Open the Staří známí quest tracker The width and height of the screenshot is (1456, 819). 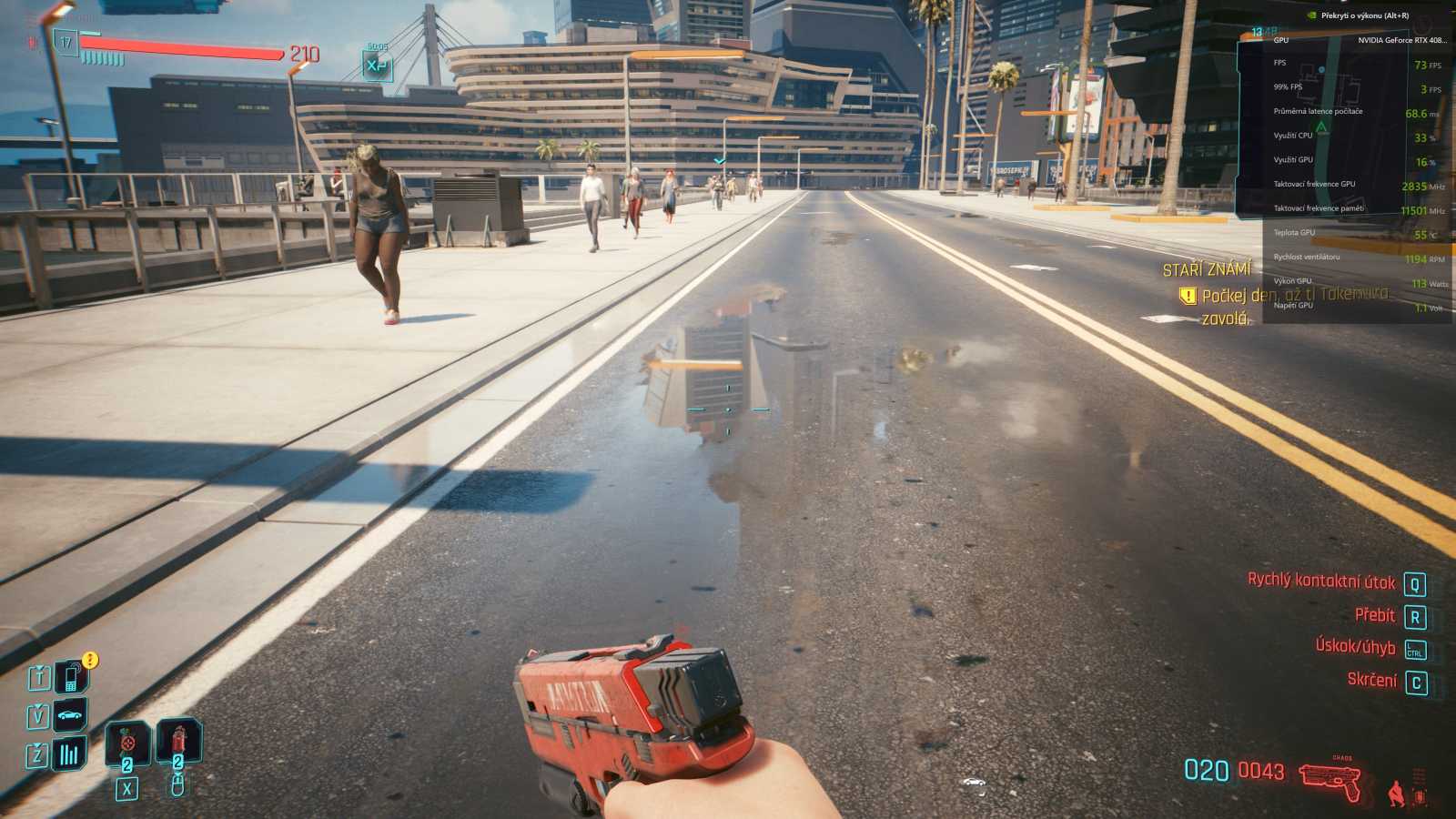coord(1207,269)
